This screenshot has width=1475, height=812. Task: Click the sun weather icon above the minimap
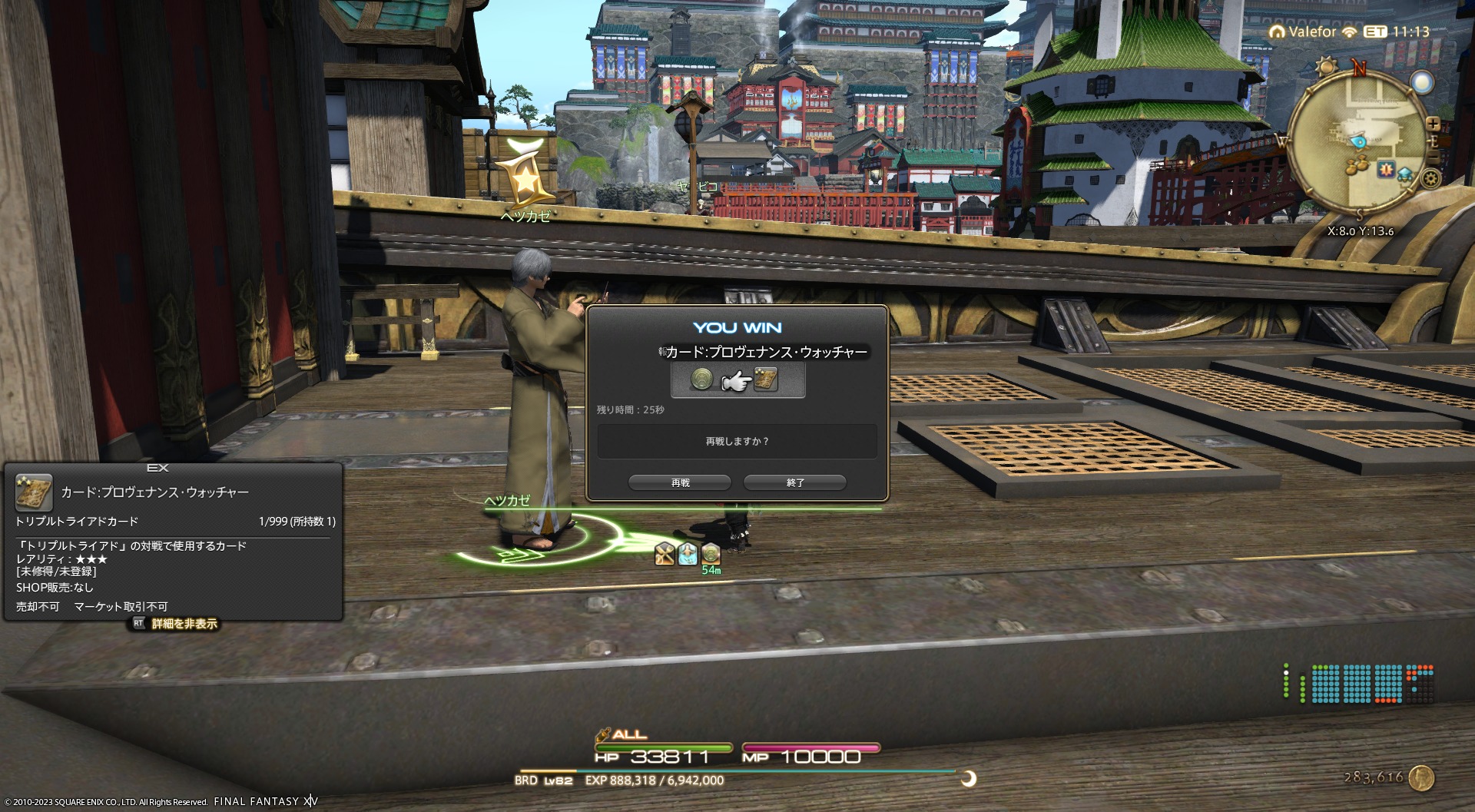[1327, 66]
